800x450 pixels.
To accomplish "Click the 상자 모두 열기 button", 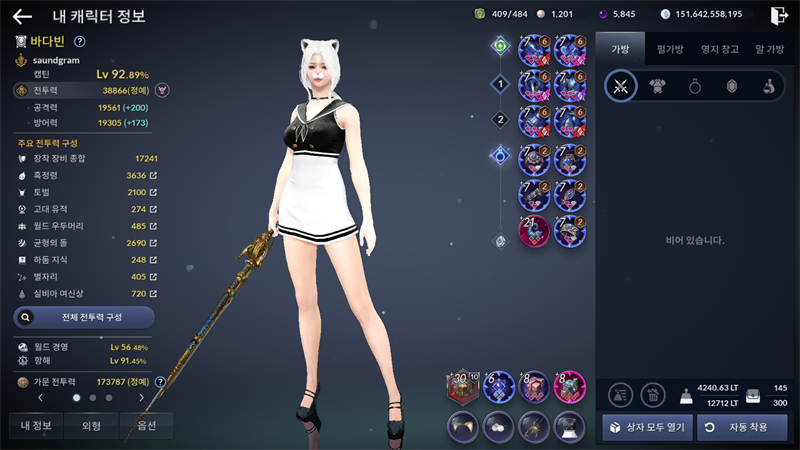I will pyautogui.click(x=645, y=427).
